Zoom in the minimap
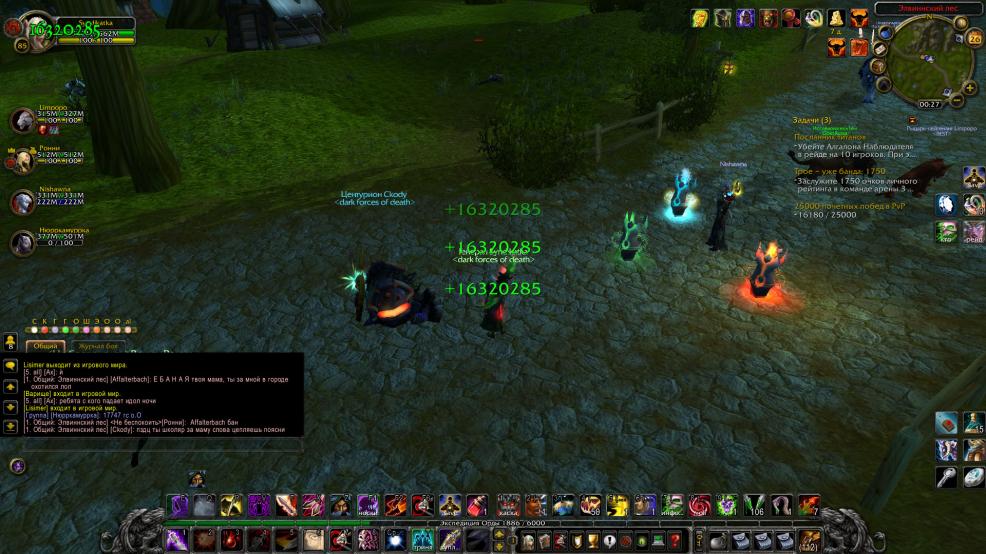Image resolution: width=986 pixels, height=554 pixels. [x=970, y=87]
